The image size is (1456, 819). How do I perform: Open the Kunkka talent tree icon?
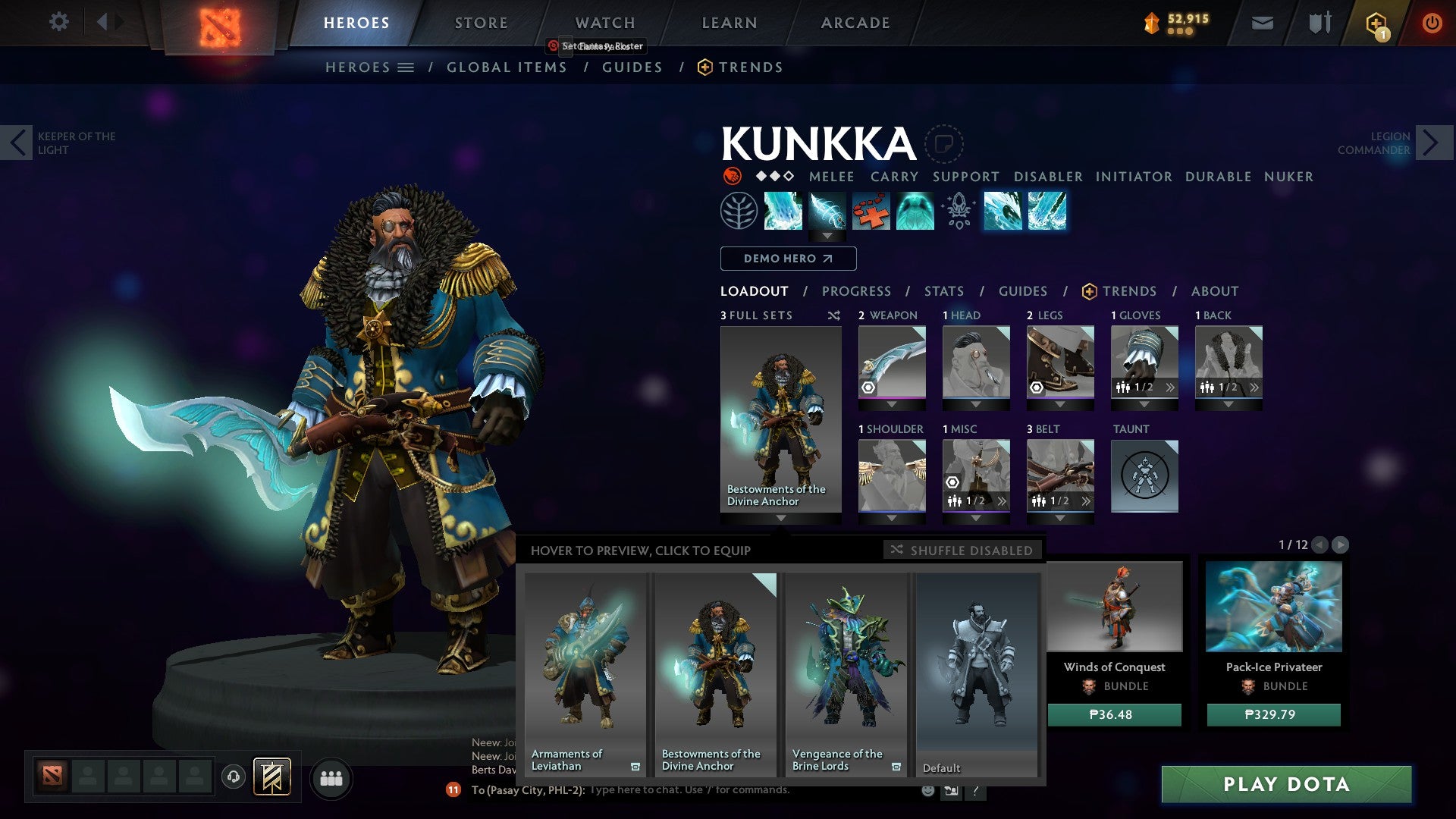[739, 211]
